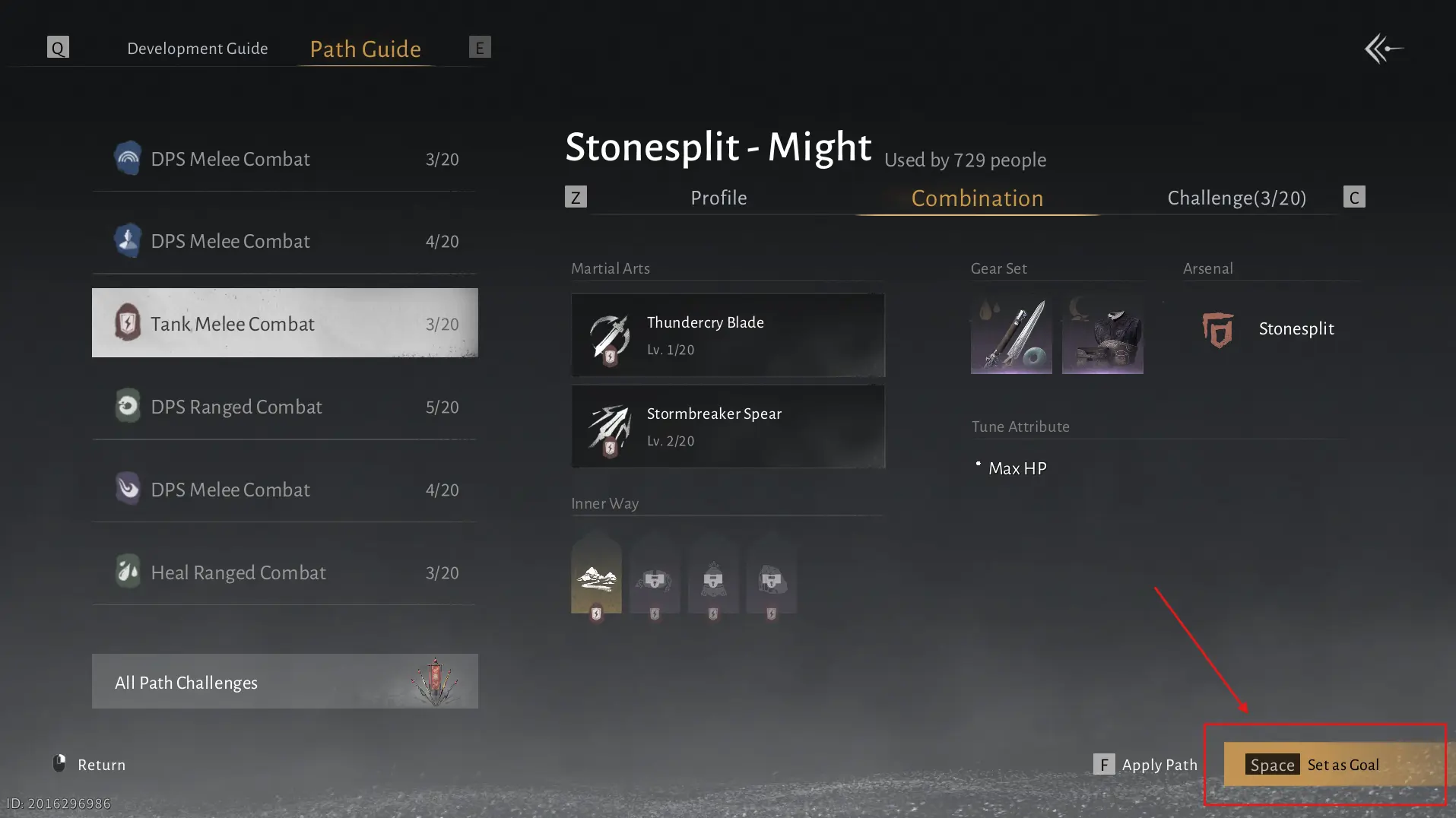Select the highlighted mountain Inner Way icon
The height and width of the screenshot is (818, 1456).
[596, 578]
